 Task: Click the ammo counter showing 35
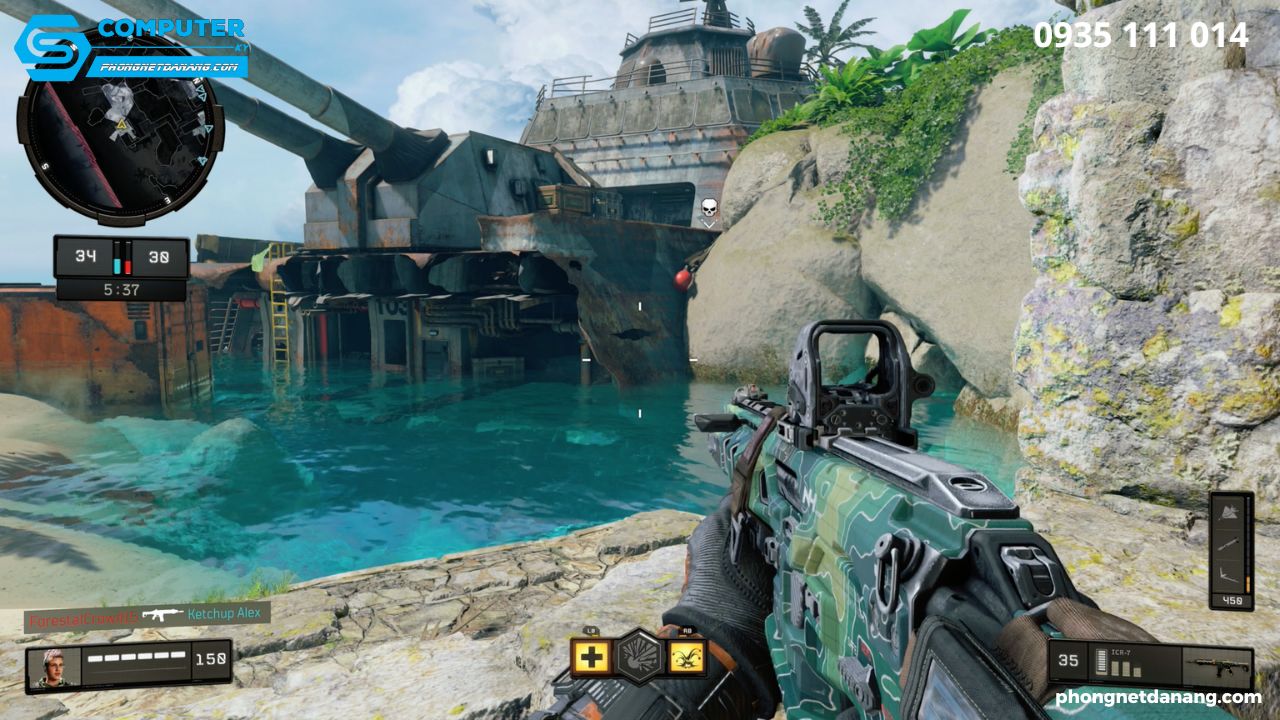(x=1068, y=660)
